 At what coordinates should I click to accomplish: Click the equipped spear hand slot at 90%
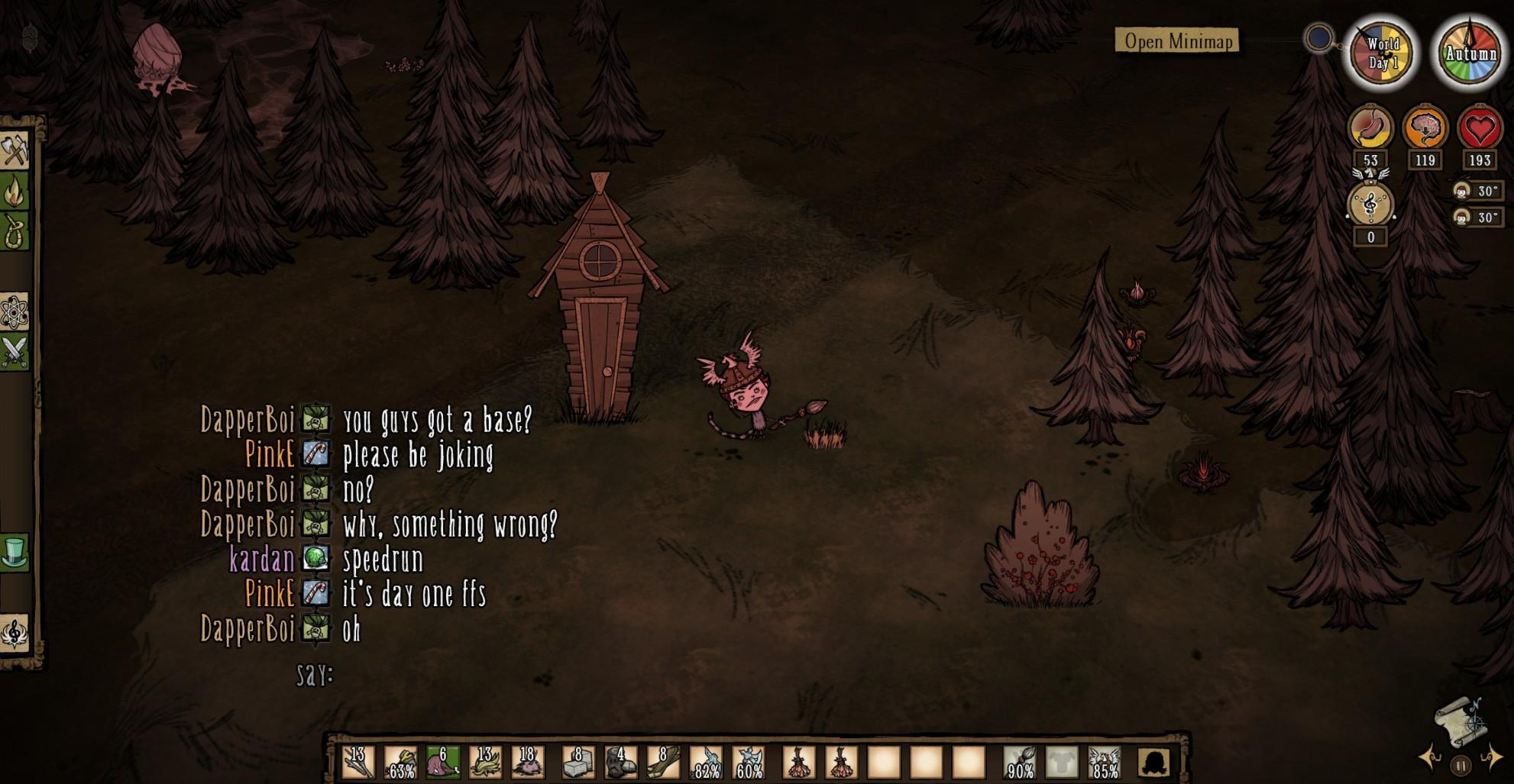pos(1021,762)
